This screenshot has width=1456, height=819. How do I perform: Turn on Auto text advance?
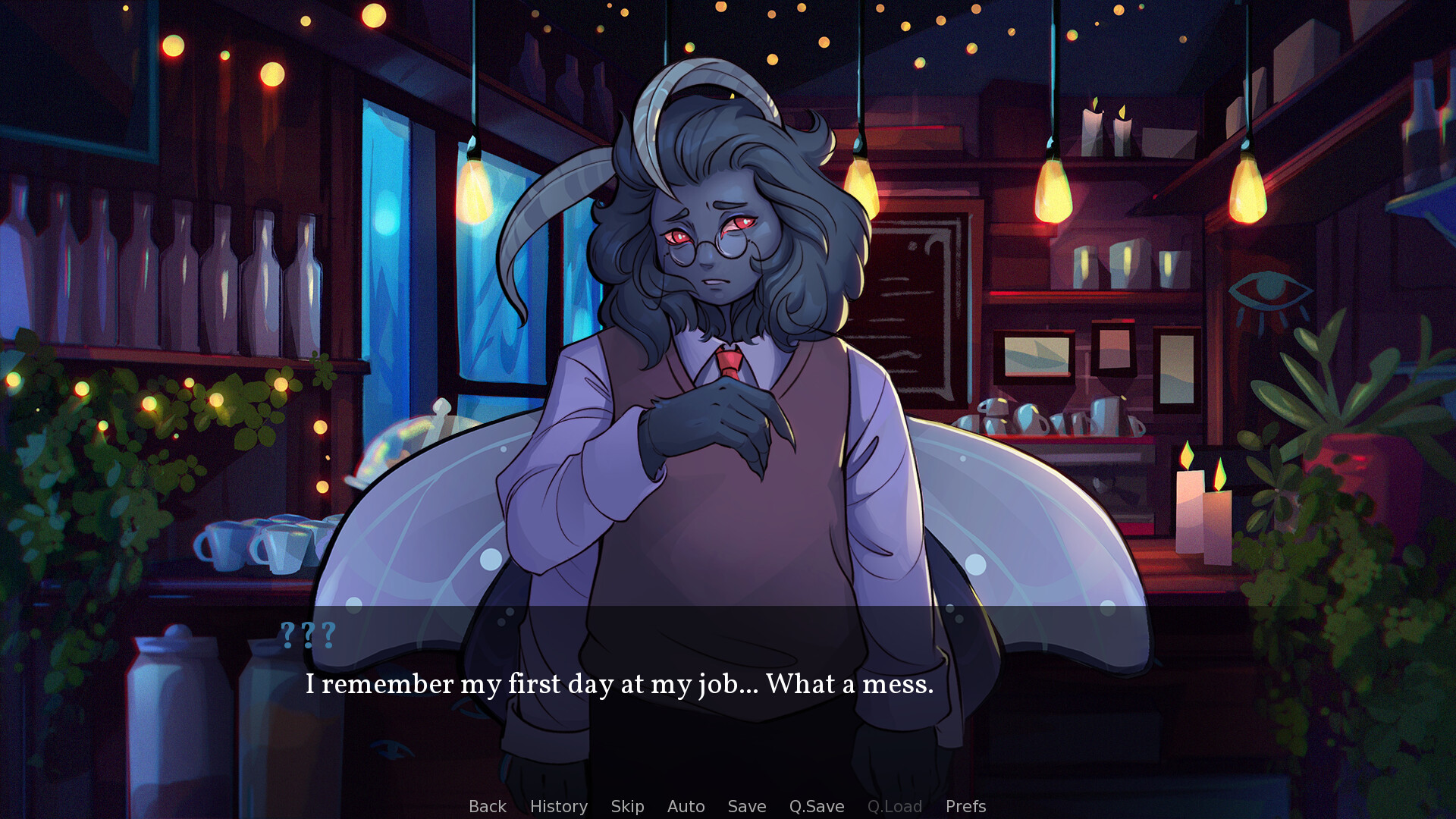point(686,806)
